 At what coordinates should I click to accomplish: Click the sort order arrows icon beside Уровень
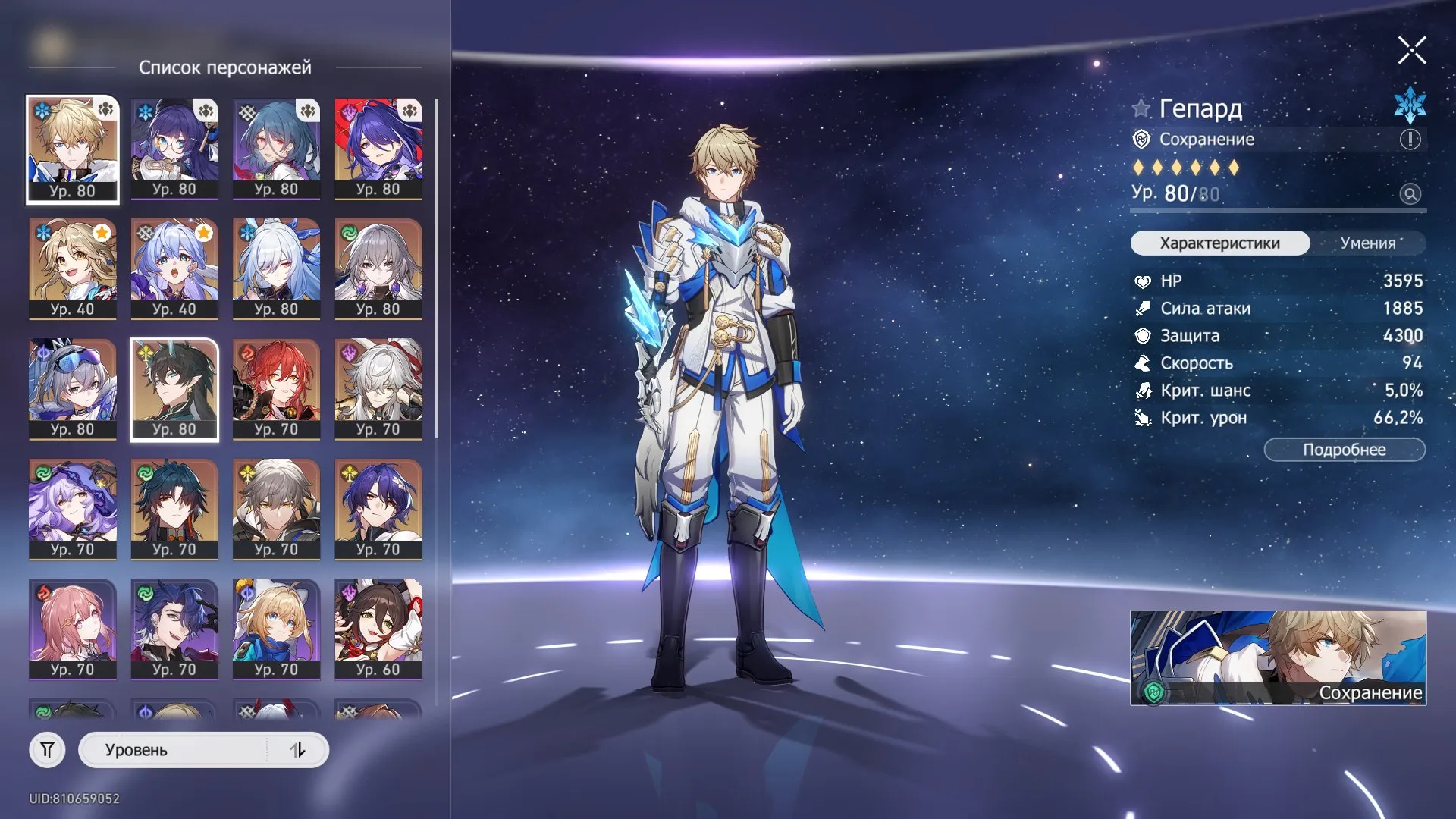(298, 749)
